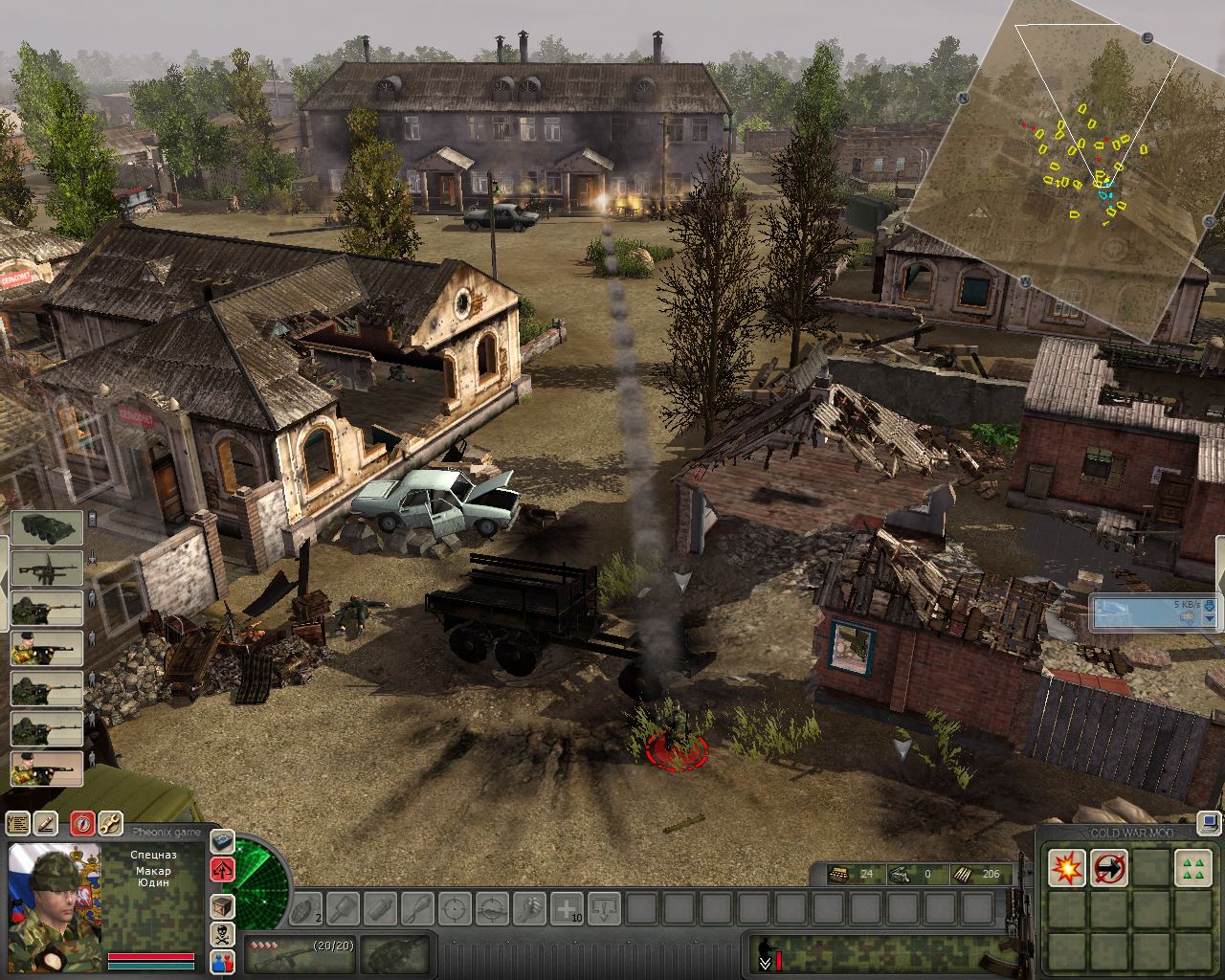Click the skull and crossbones button
The image size is (1225, 980).
pyautogui.click(x=222, y=934)
